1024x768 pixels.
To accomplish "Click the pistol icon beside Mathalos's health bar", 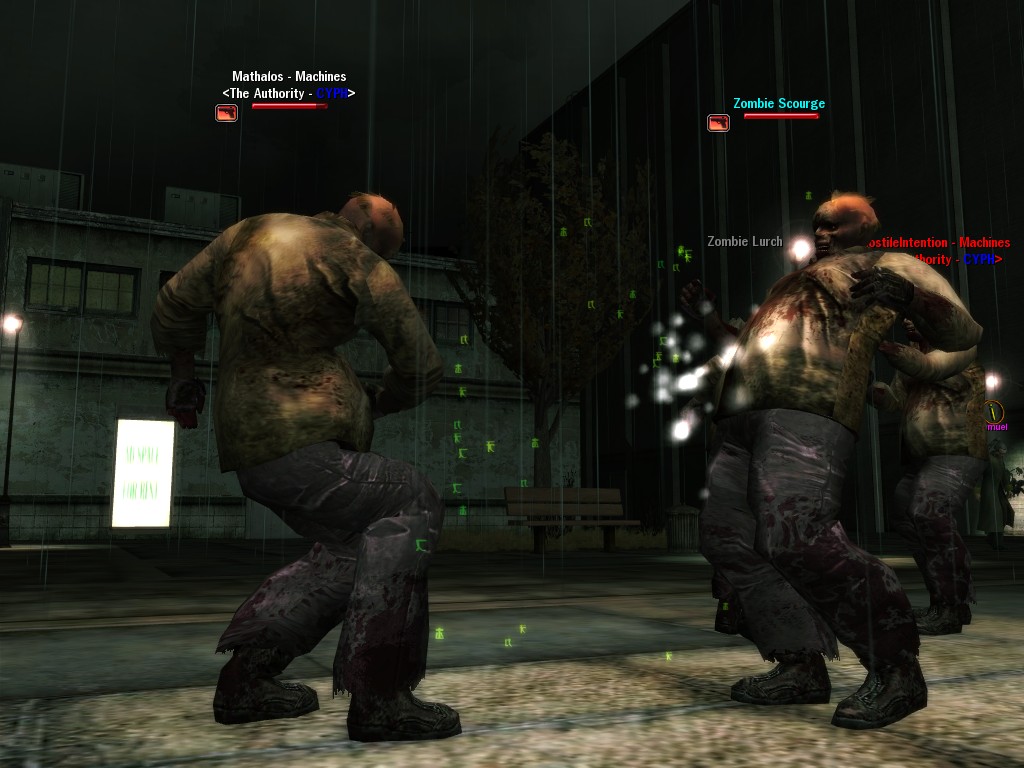I will pyautogui.click(x=227, y=113).
